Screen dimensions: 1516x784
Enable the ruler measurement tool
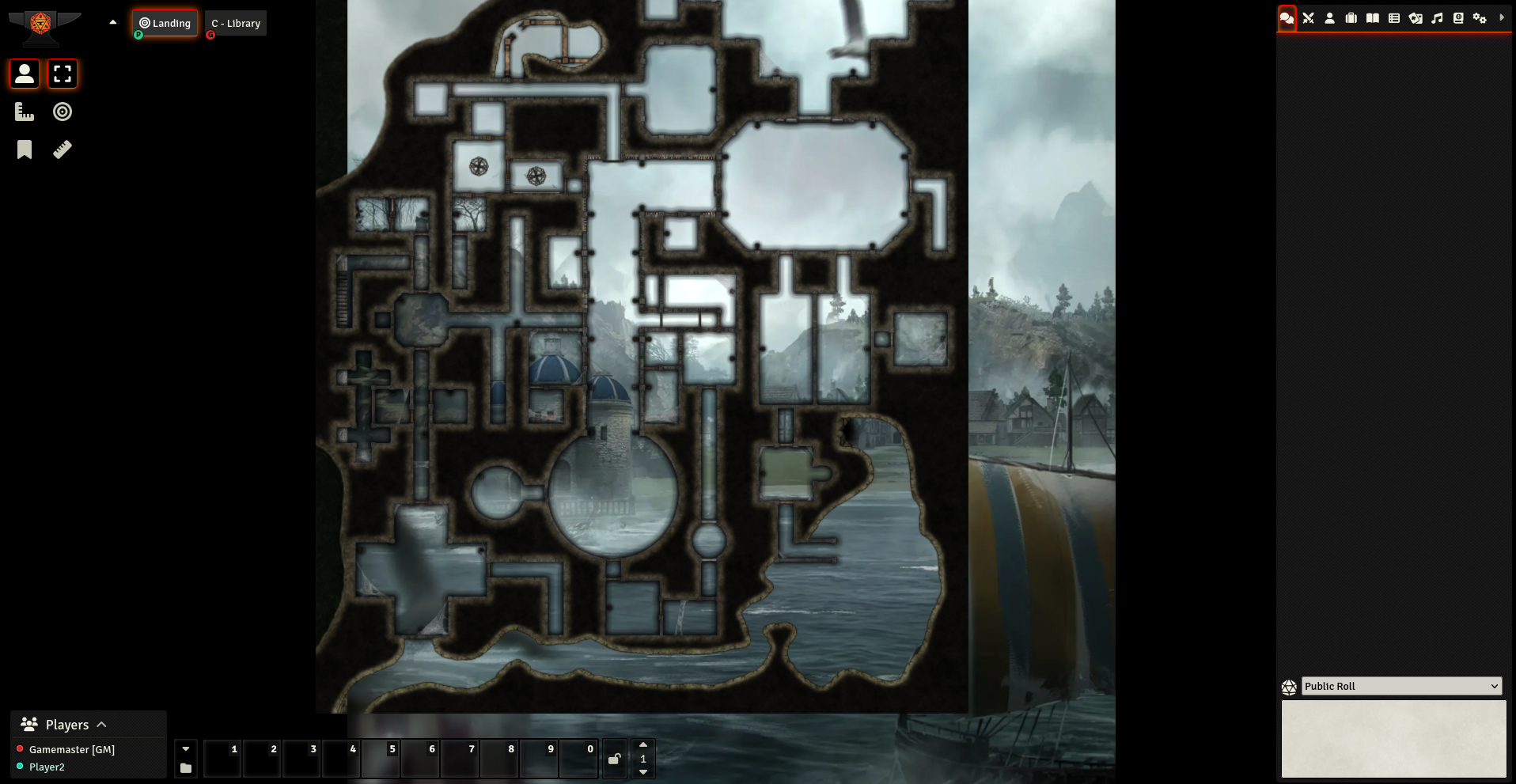(62, 149)
